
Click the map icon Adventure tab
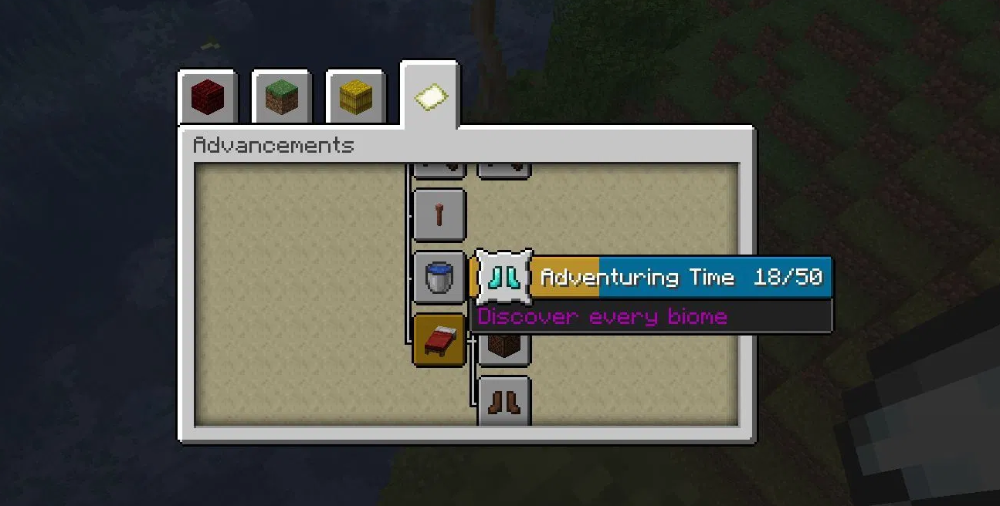(x=430, y=95)
